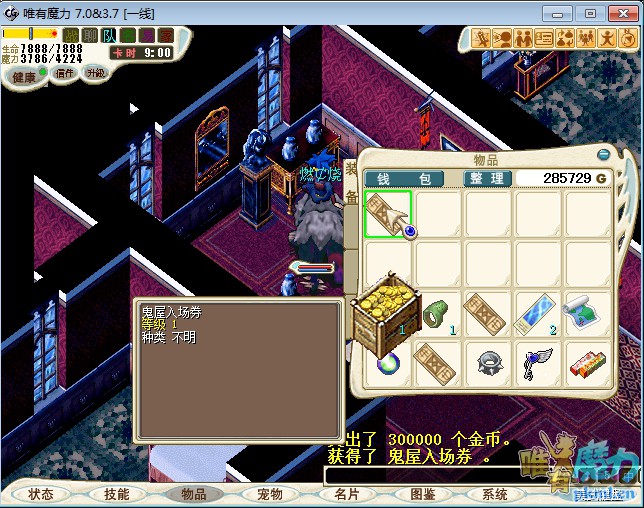Image resolution: width=644 pixels, height=508 pixels.
Task: Choose the winged staff item
Action: coord(538,364)
